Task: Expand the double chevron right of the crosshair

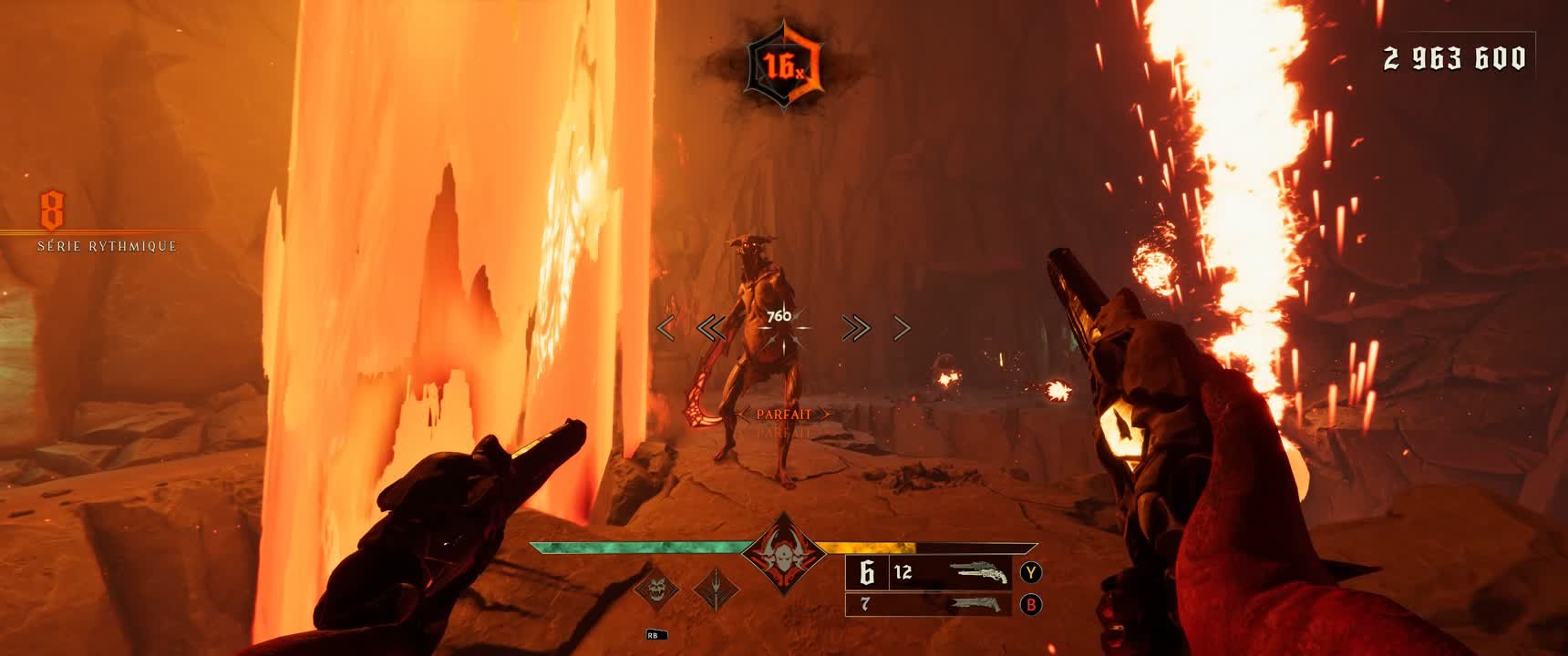Action: pyautogui.click(x=855, y=328)
